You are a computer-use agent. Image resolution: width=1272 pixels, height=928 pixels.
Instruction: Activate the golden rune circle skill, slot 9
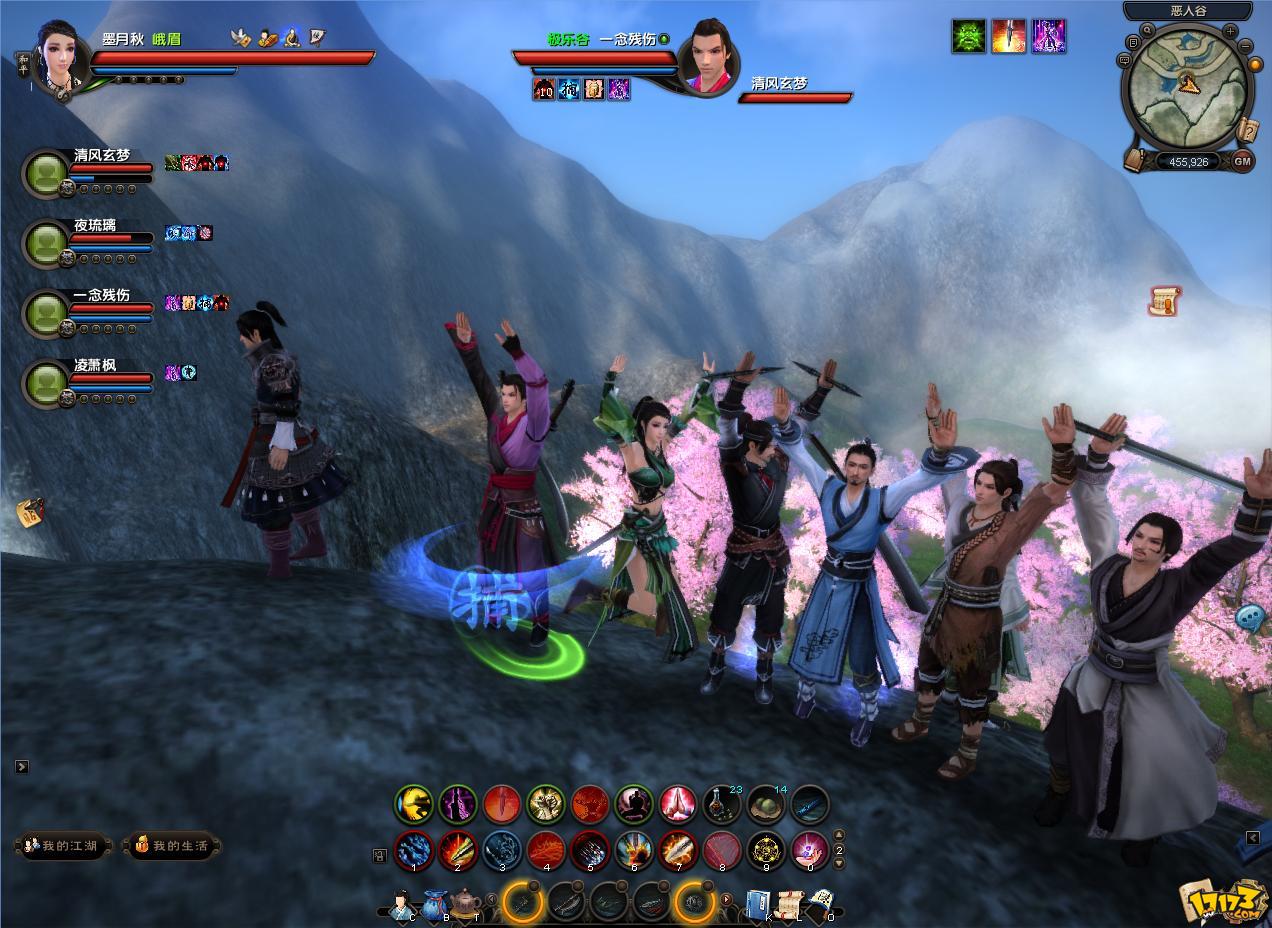[766, 850]
